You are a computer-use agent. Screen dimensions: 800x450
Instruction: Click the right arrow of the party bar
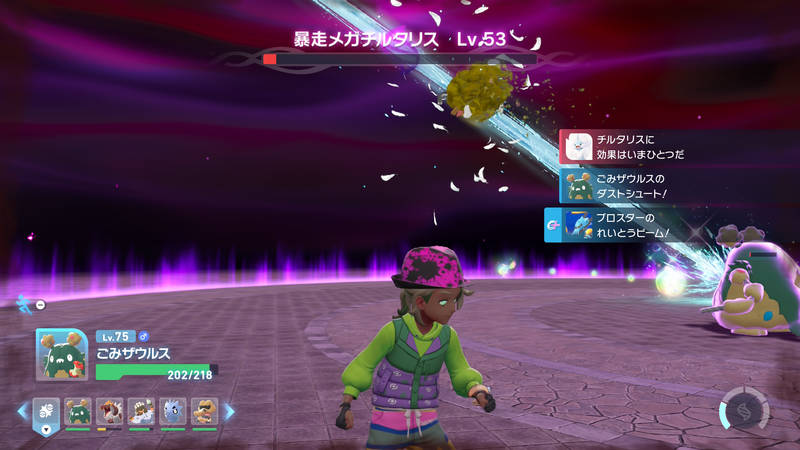point(229,411)
